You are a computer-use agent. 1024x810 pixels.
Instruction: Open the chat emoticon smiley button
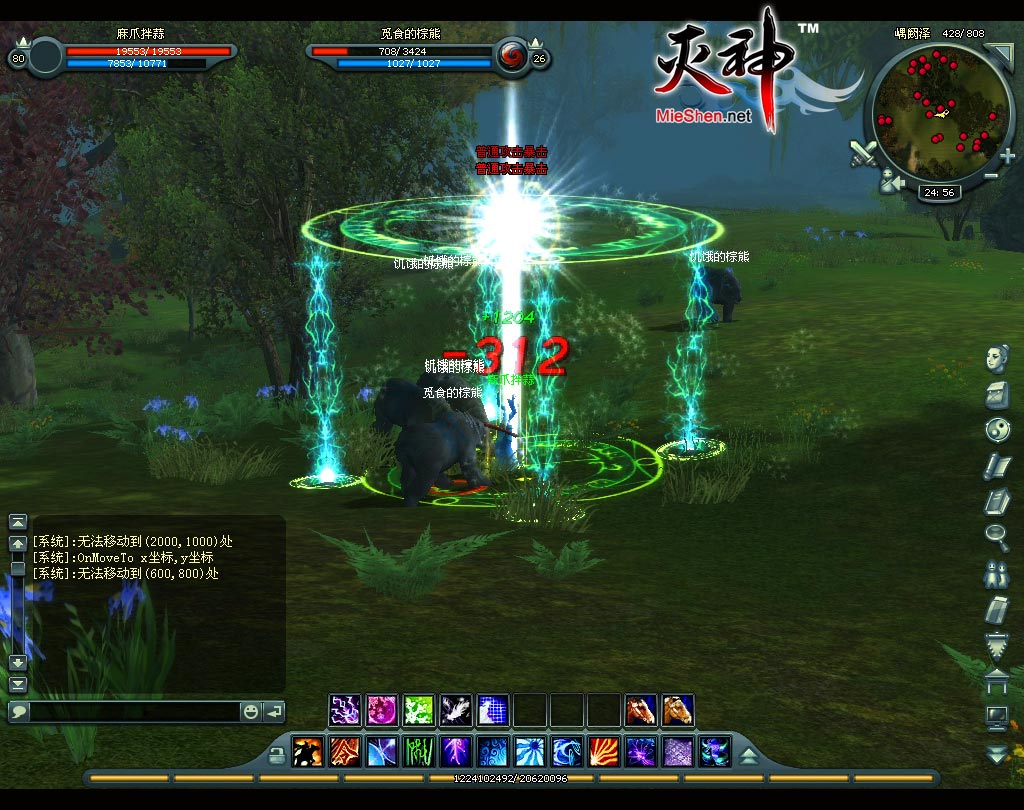pyautogui.click(x=250, y=712)
